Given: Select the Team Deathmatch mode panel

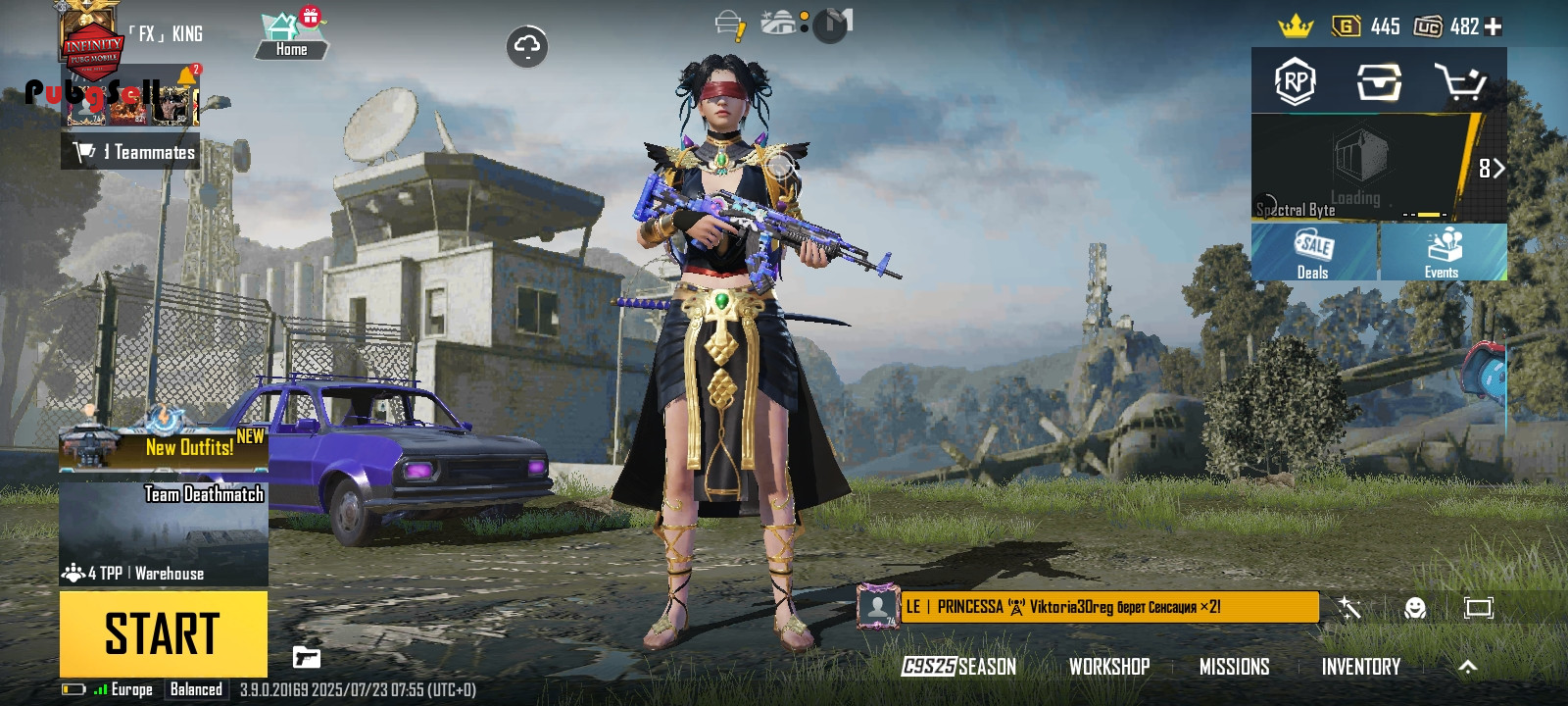Looking at the screenshot, I should (x=164, y=533).
